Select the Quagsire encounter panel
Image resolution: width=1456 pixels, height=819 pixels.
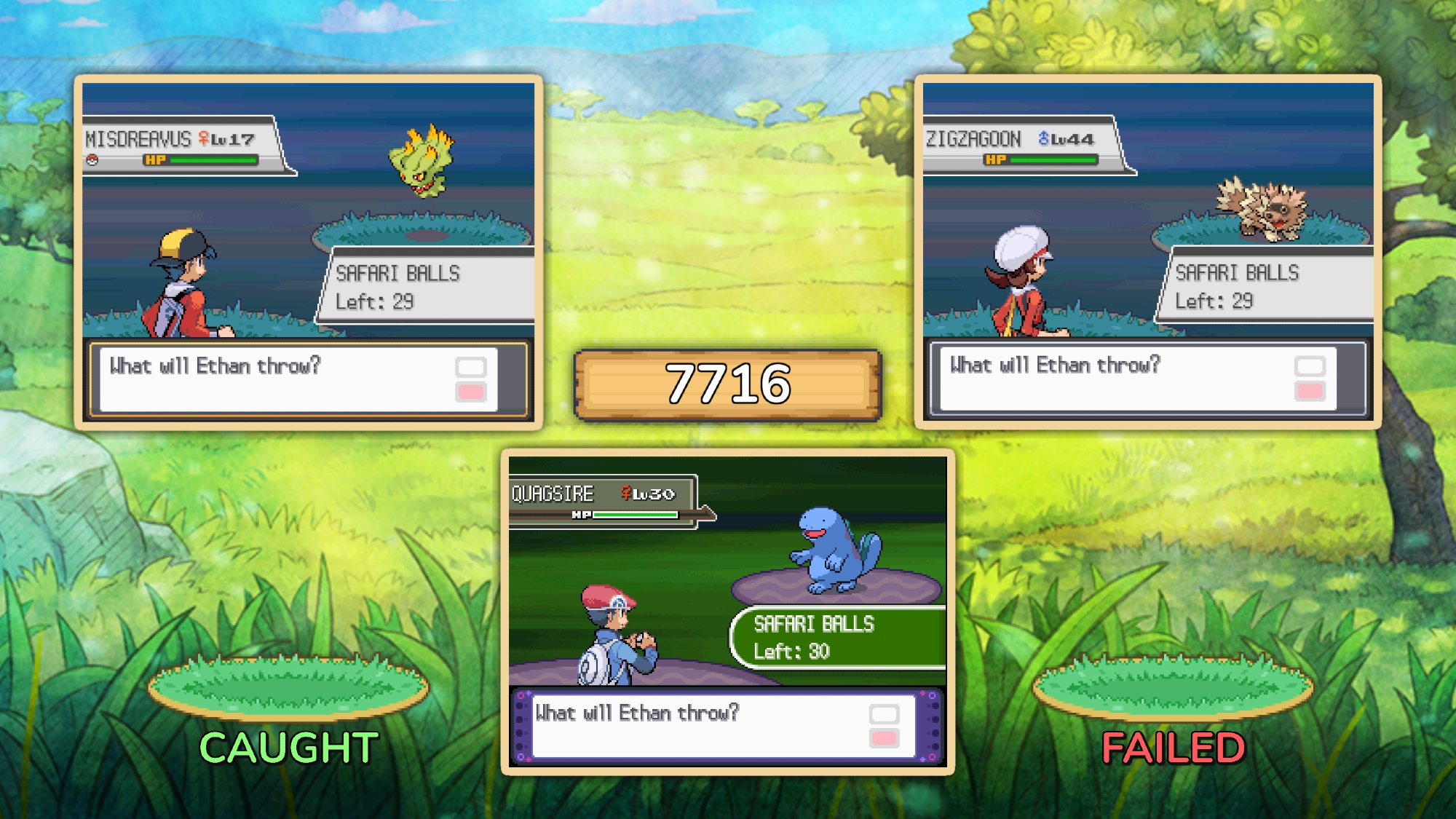click(727, 612)
